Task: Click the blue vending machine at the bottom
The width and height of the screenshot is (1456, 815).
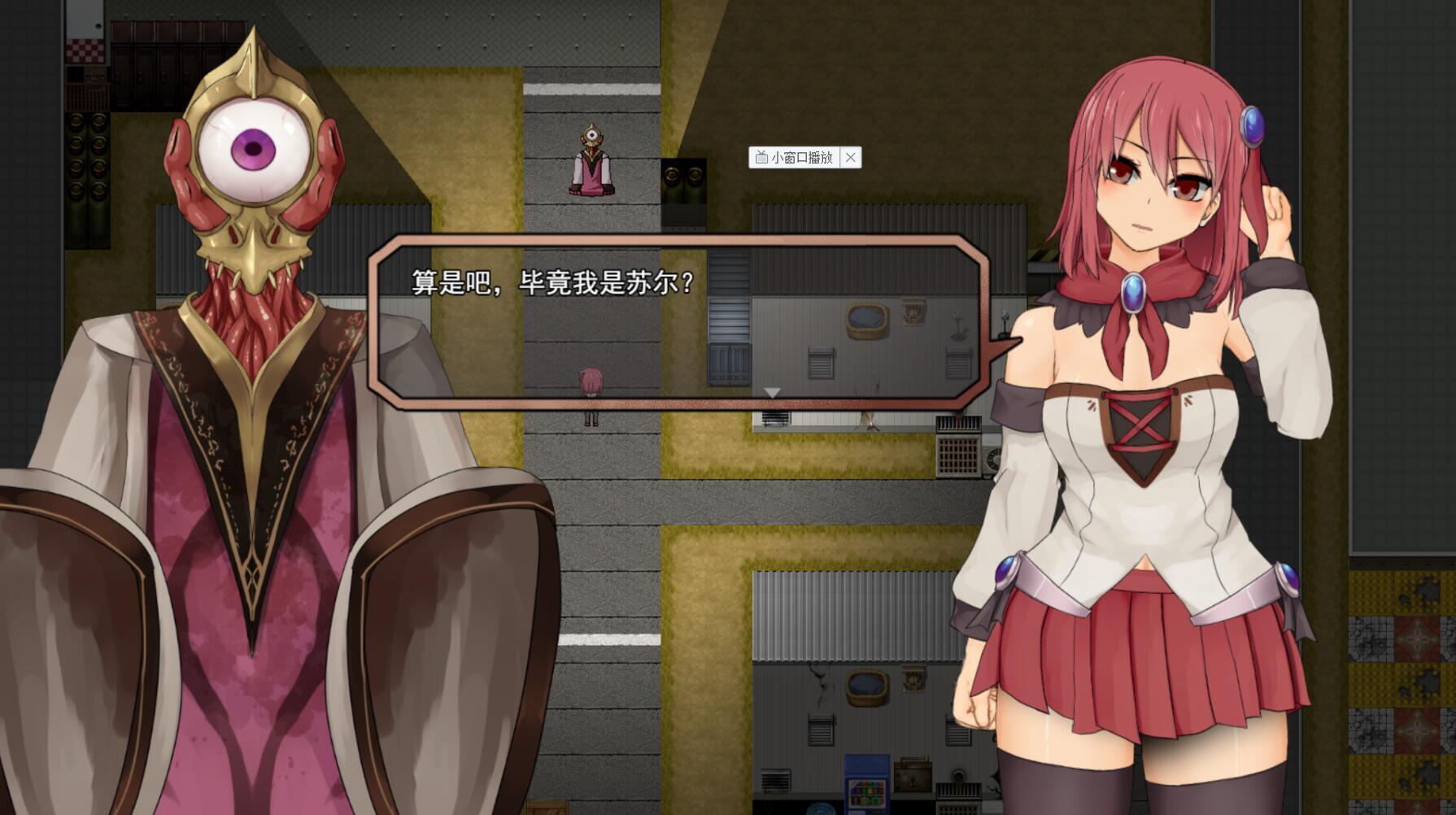Action: [867, 783]
